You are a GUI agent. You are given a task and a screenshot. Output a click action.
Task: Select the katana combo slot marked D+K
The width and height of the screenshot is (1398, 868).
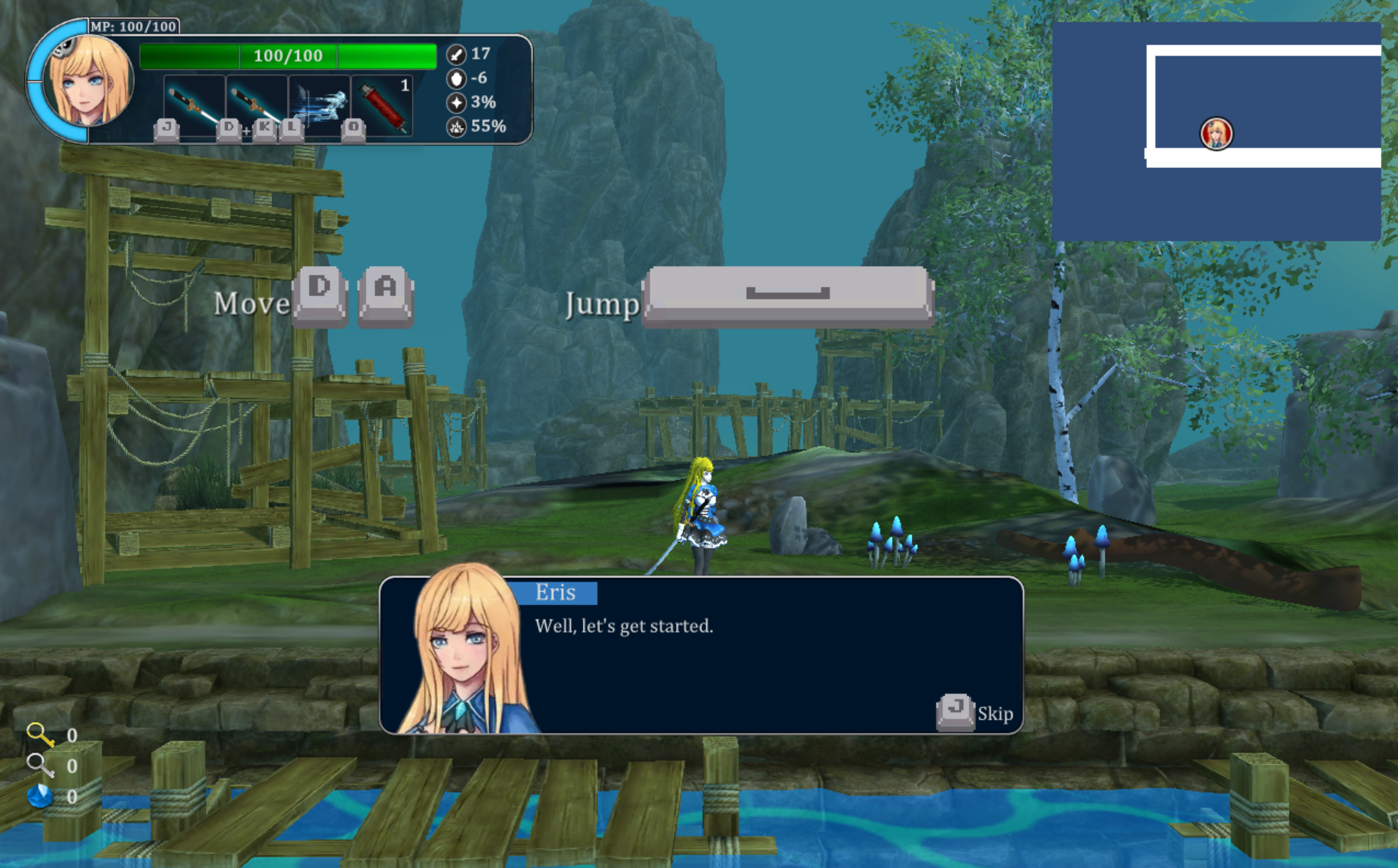pyautogui.click(x=256, y=105)
